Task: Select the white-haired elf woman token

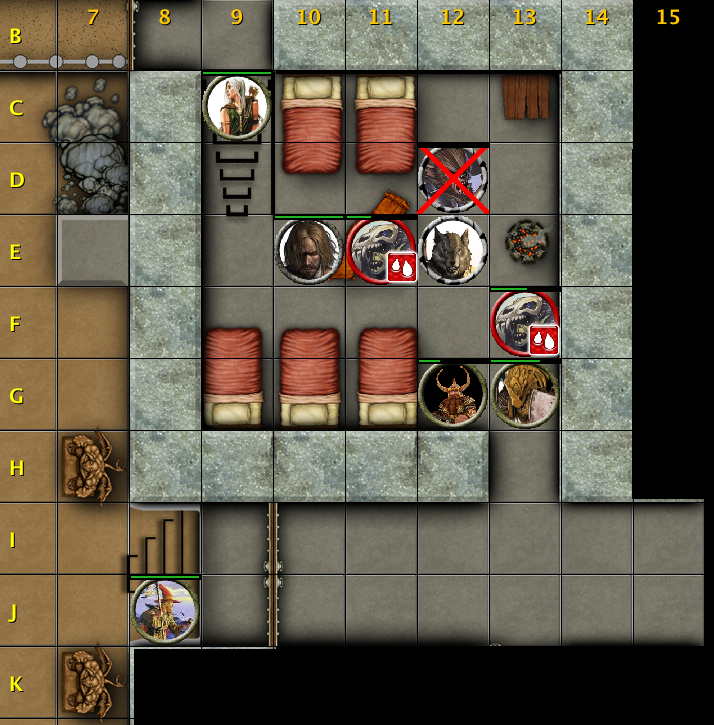Action: coord(237,106)
